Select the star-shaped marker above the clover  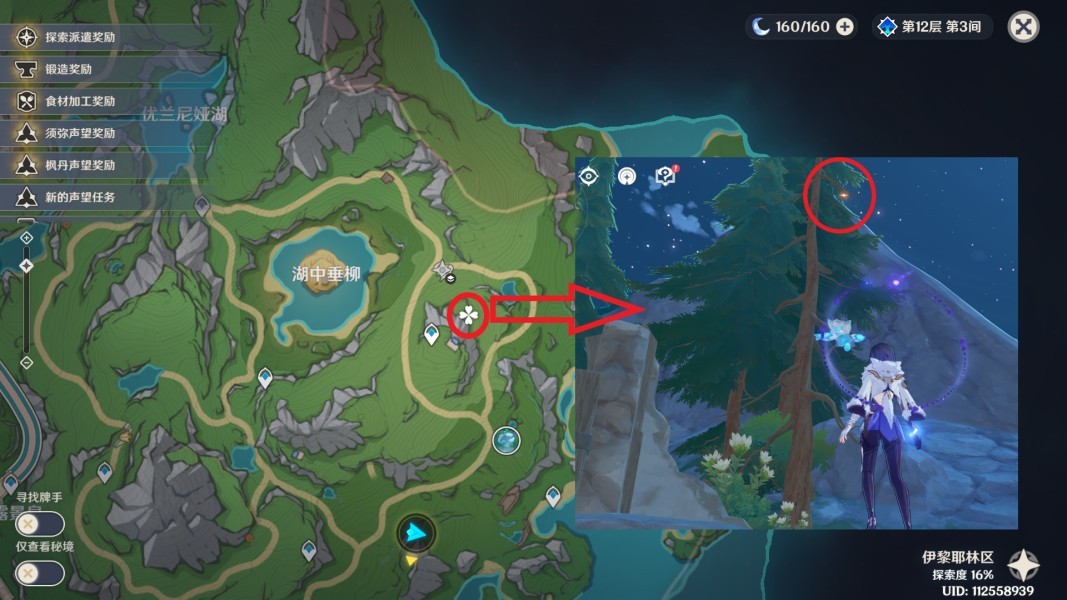point(445,269)
